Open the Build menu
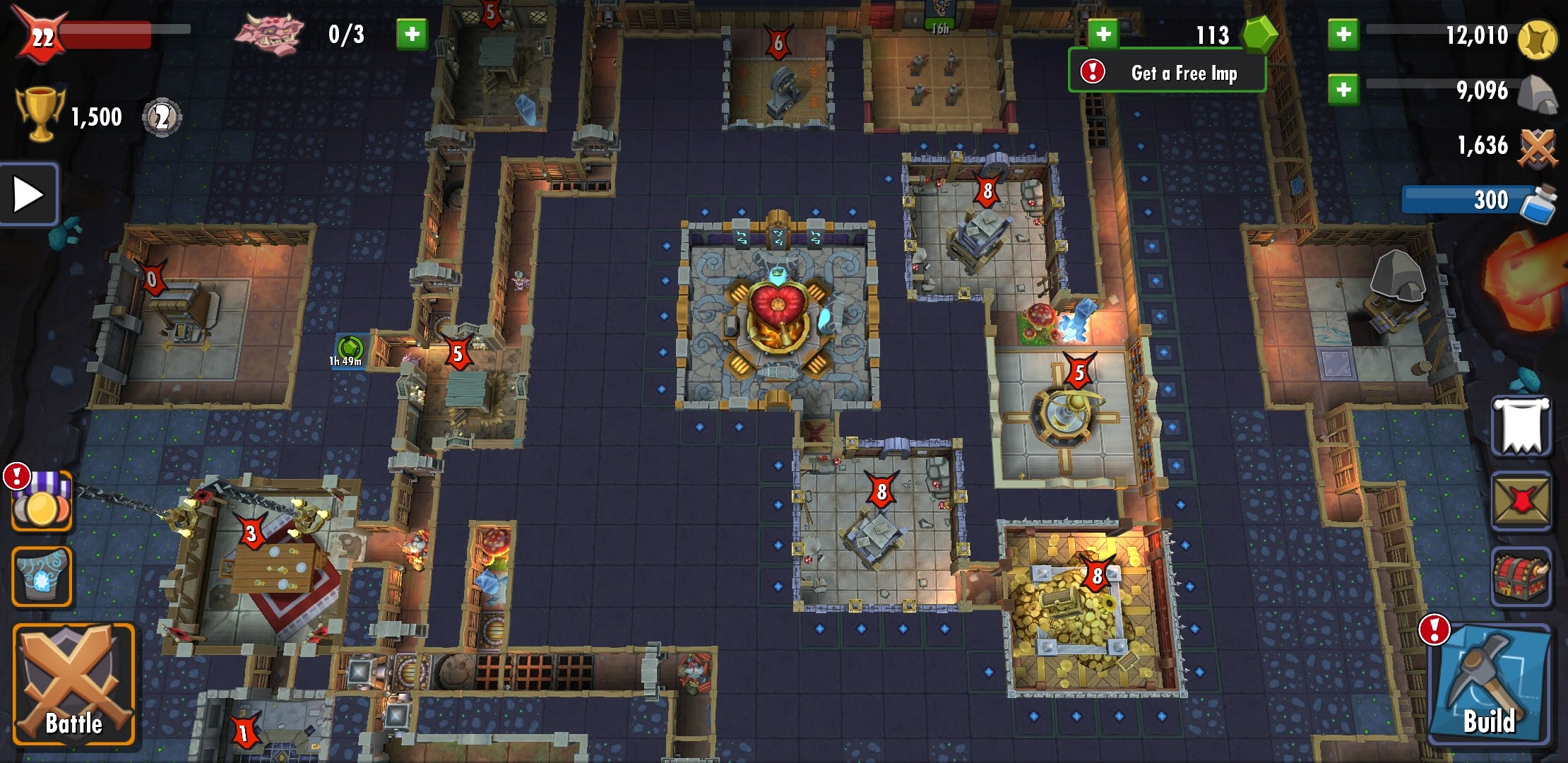The image size is (1568, 763). click(x=1489, y=684)
